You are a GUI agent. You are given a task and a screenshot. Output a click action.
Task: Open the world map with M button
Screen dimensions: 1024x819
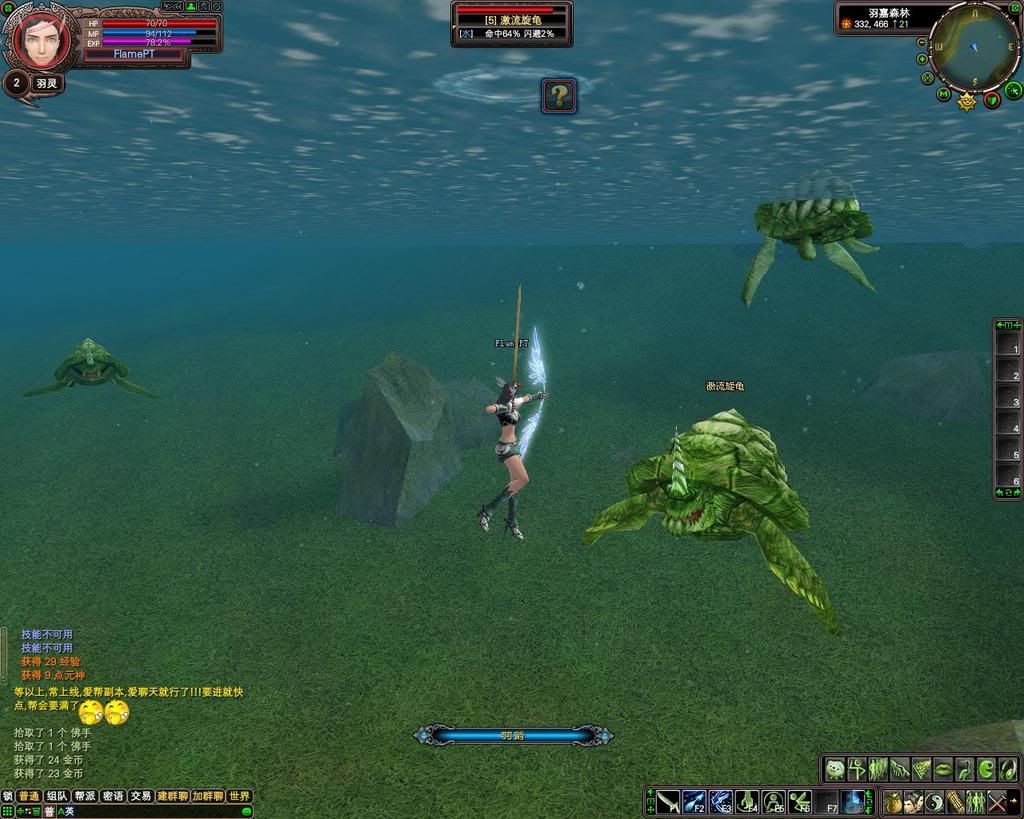[944, 94]
